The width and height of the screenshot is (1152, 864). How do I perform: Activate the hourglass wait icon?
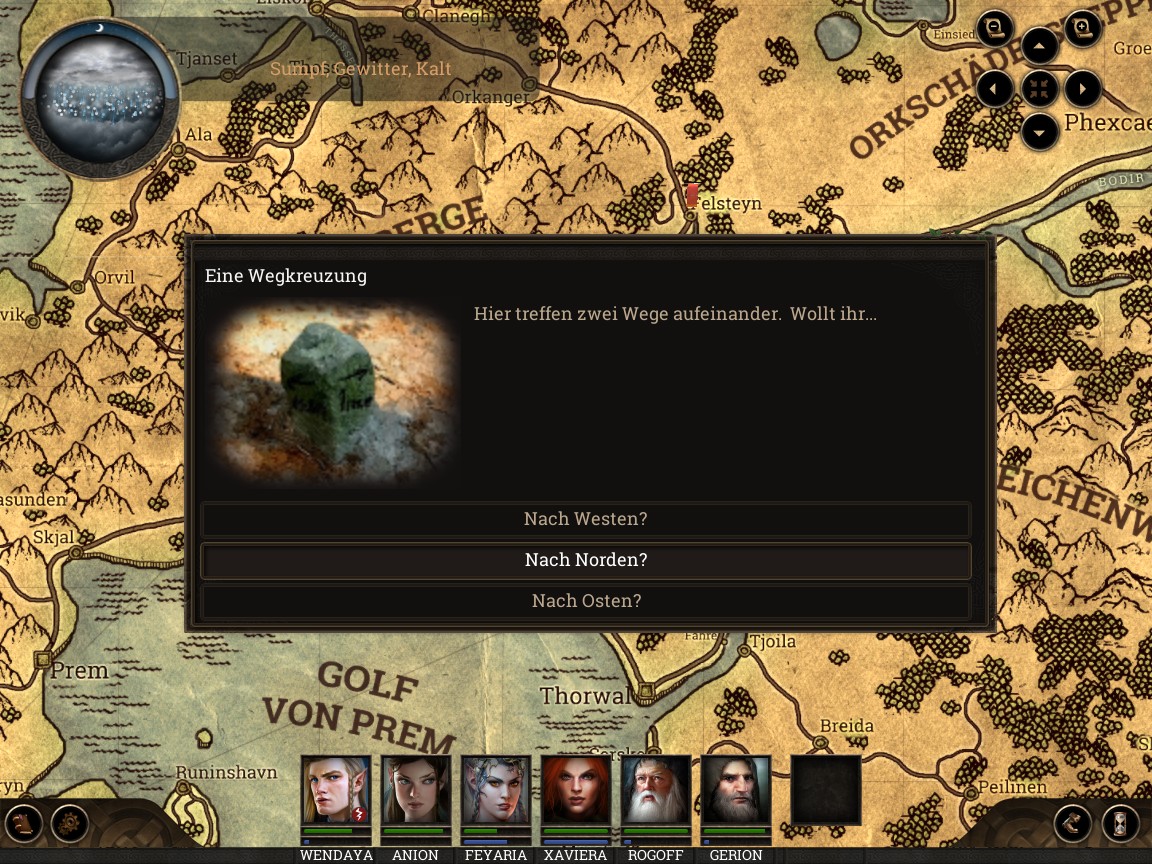[1120, 823]
